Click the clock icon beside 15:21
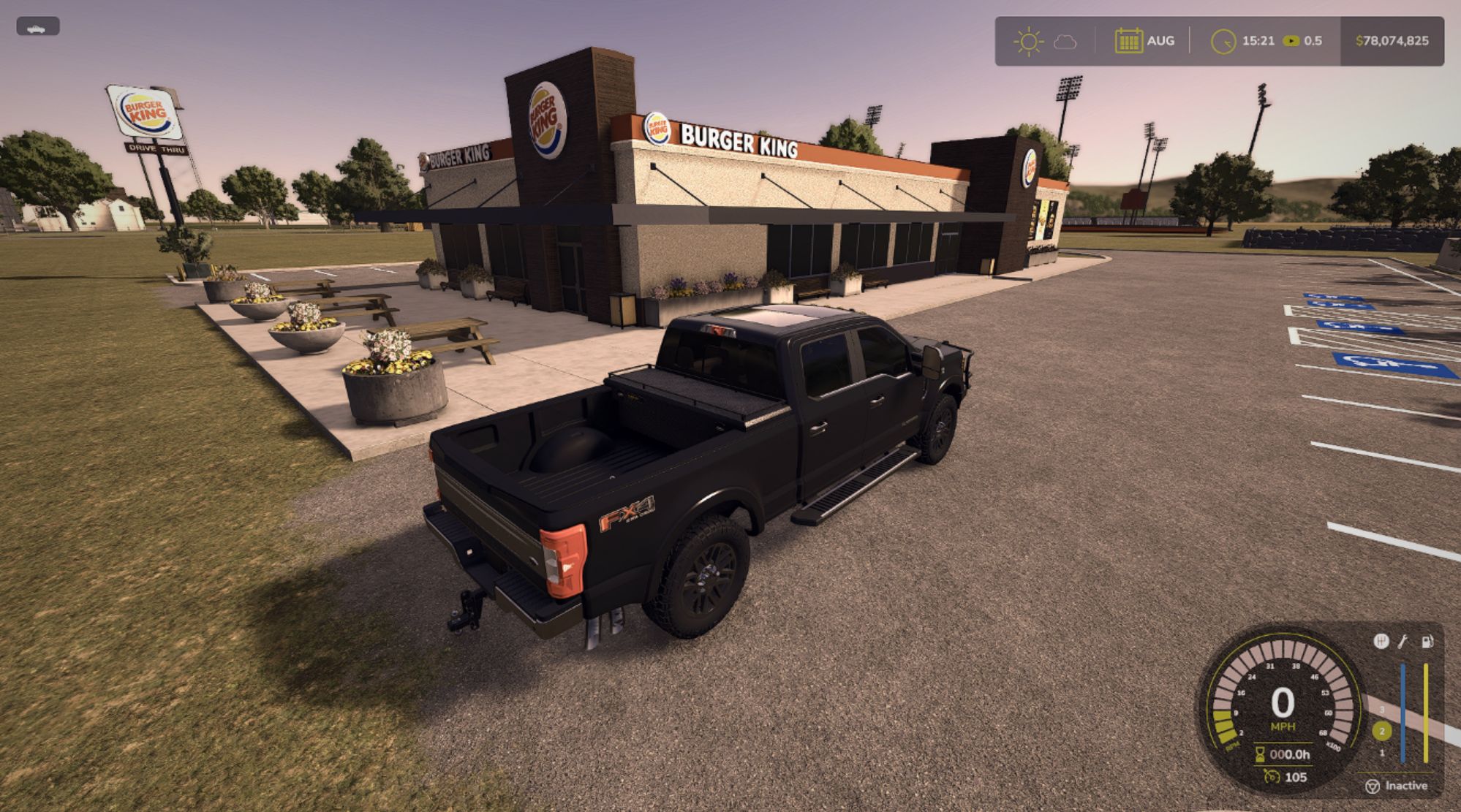Image resolution: width=1461 pixels, height=812 pixels. 1223,41
